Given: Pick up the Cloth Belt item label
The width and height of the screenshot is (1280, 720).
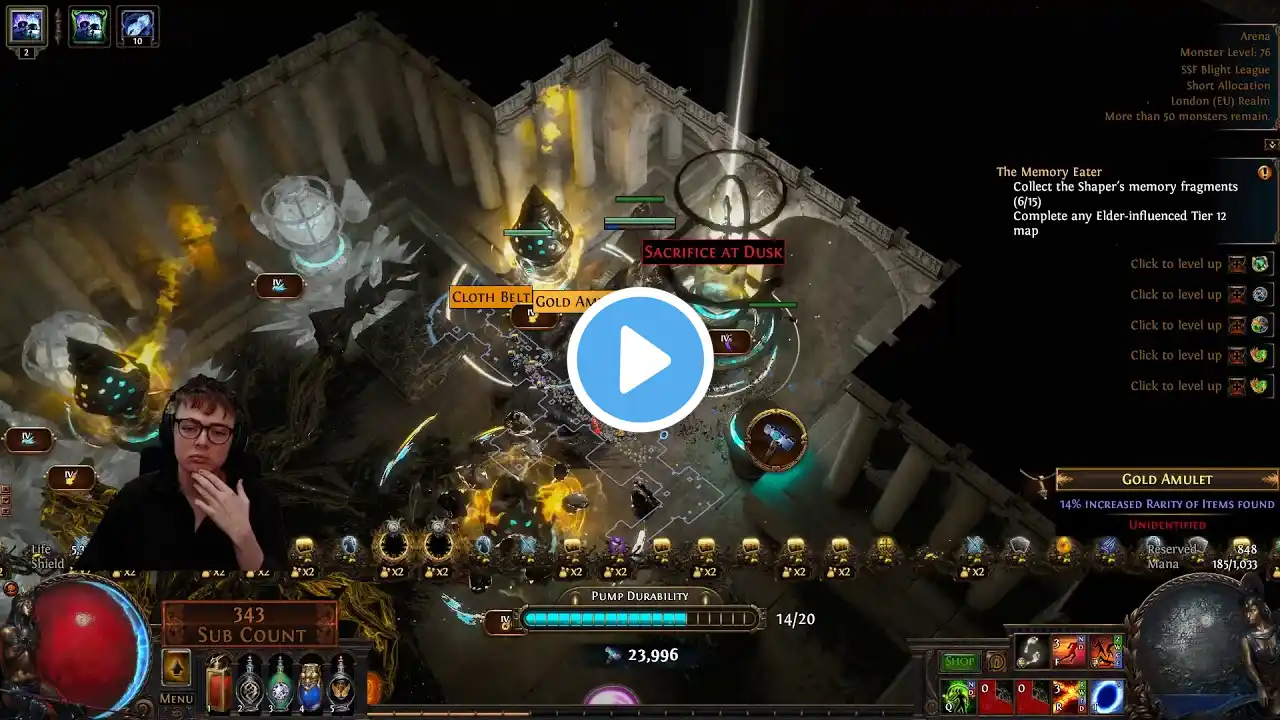Looking at the screenshot, I should pos(490,297).
